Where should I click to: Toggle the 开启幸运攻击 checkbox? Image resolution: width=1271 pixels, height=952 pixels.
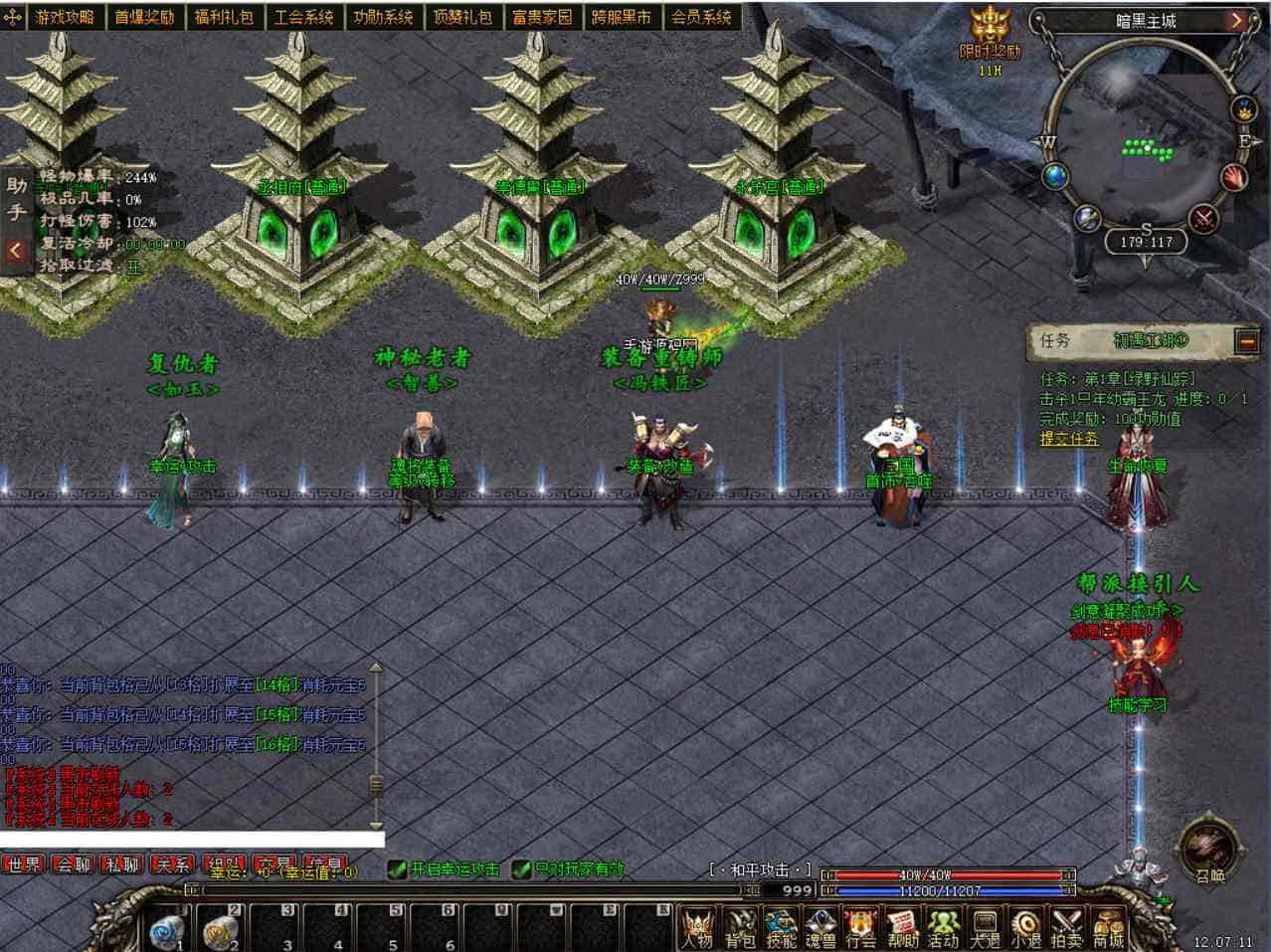[398, 869]
